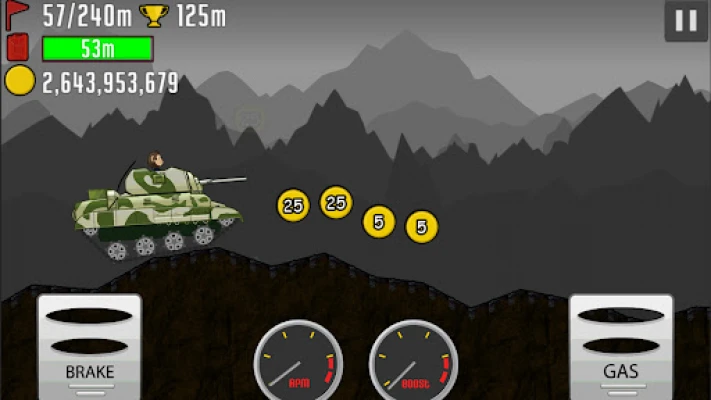Hit the BRAKE pedal
711x400 pixels.
tap(90, 347)
